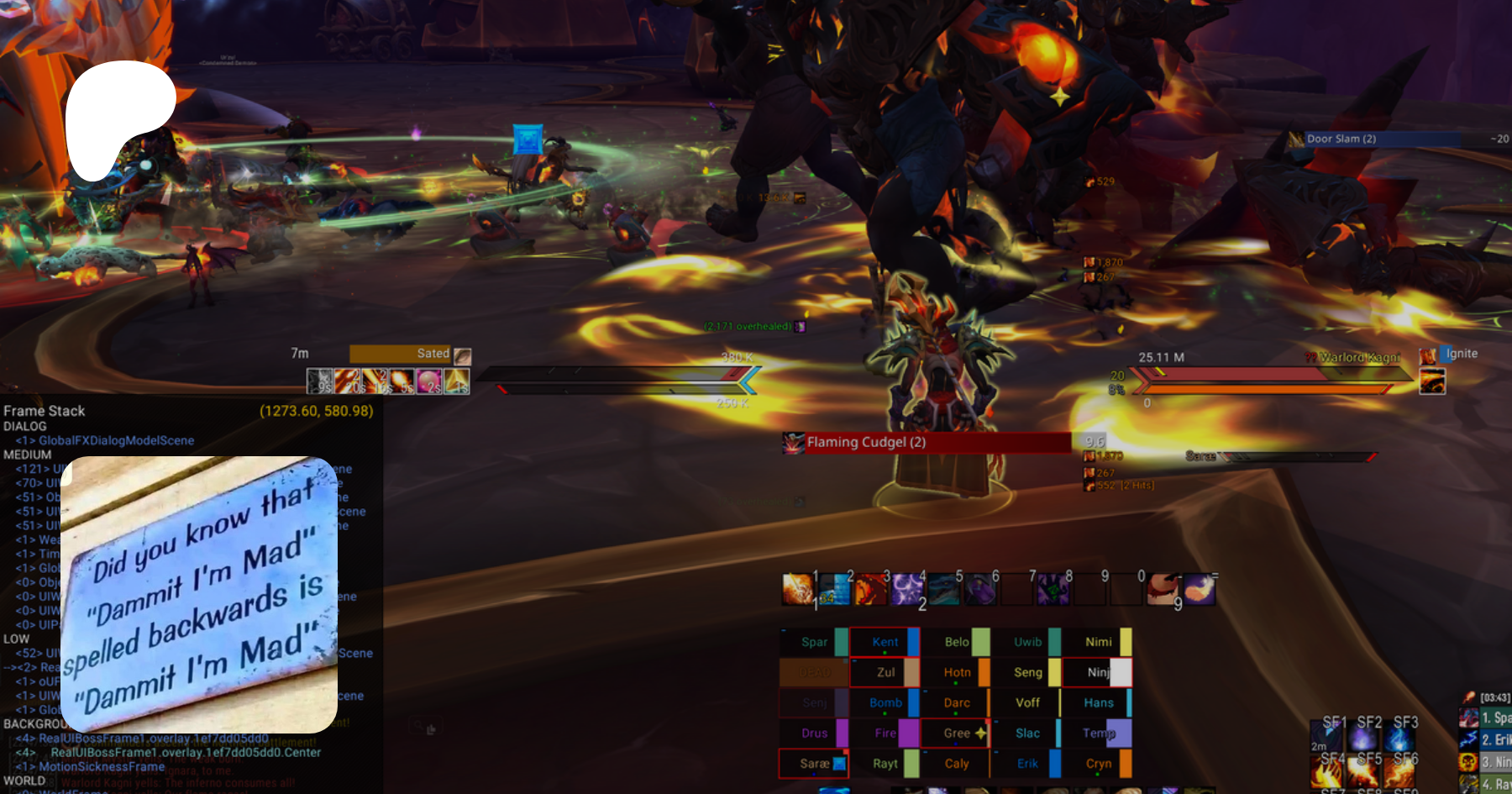Cast the fire spell bound to key 1
This screenshot has width=1512, height=794.
(798, 589)
